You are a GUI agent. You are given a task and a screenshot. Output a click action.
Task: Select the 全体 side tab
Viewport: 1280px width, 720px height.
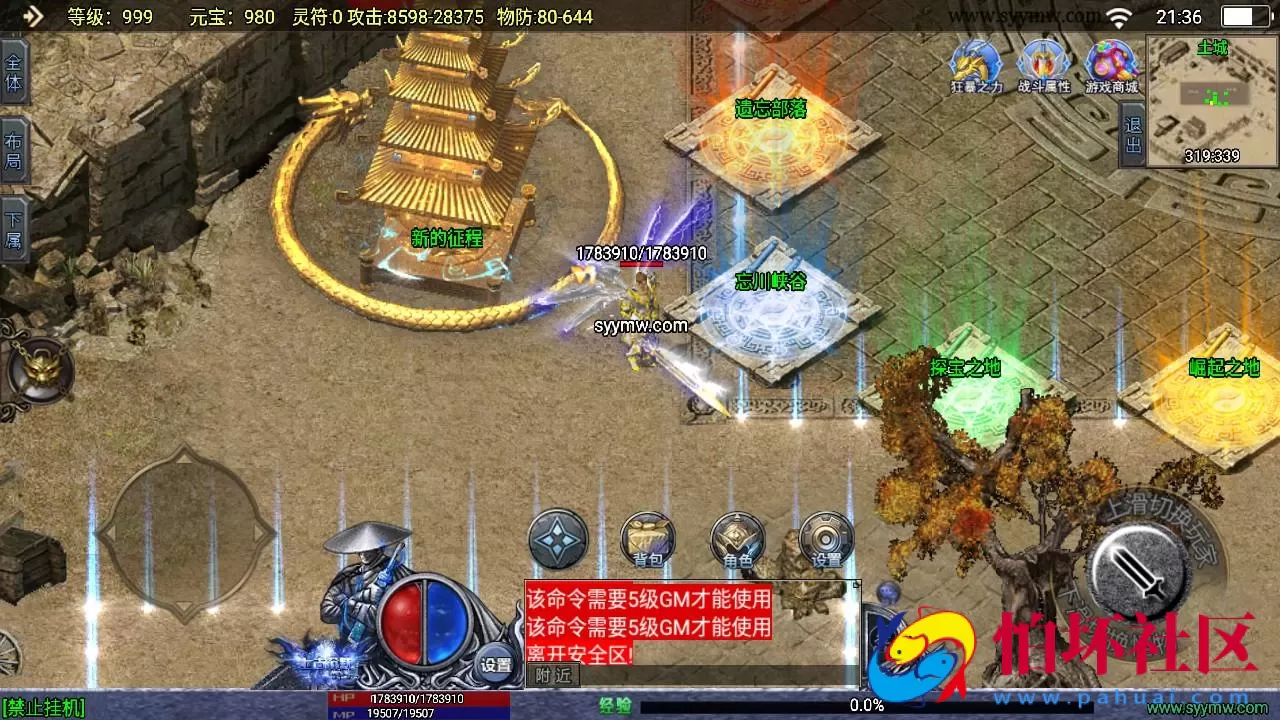point(14,72)
